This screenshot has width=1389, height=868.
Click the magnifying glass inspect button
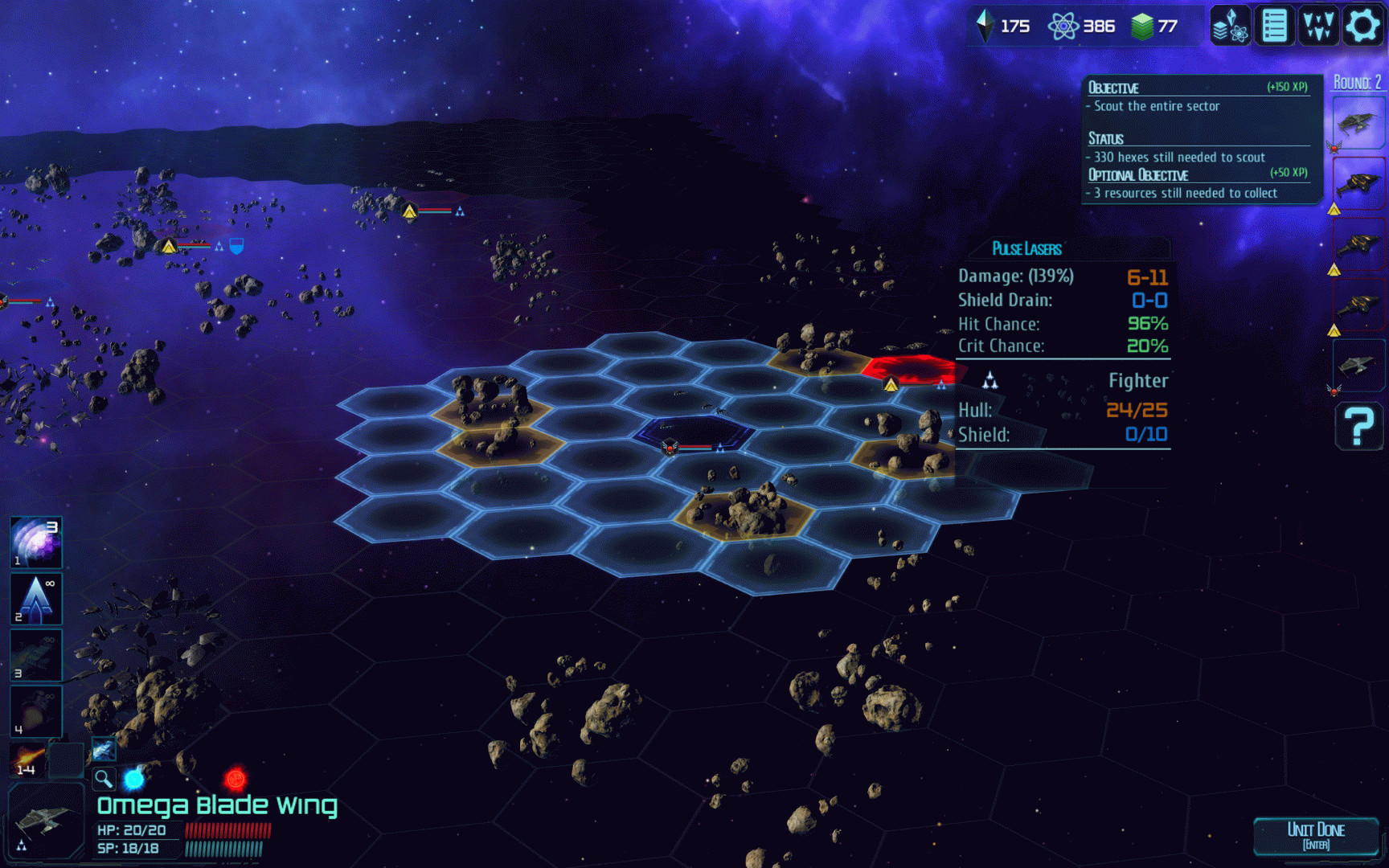click(103, 778)
